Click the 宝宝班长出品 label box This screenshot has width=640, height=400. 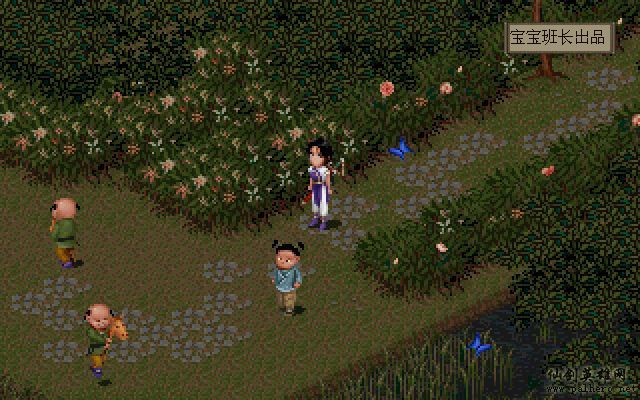[x=558, y=38]
